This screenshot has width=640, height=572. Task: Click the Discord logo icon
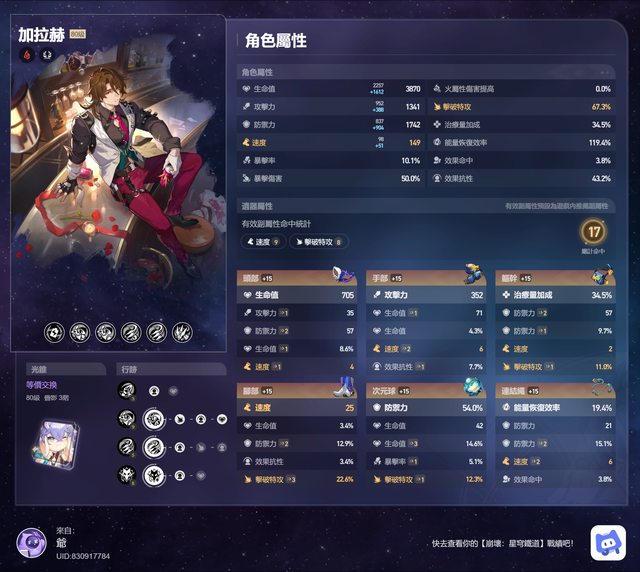pos(607,542)
